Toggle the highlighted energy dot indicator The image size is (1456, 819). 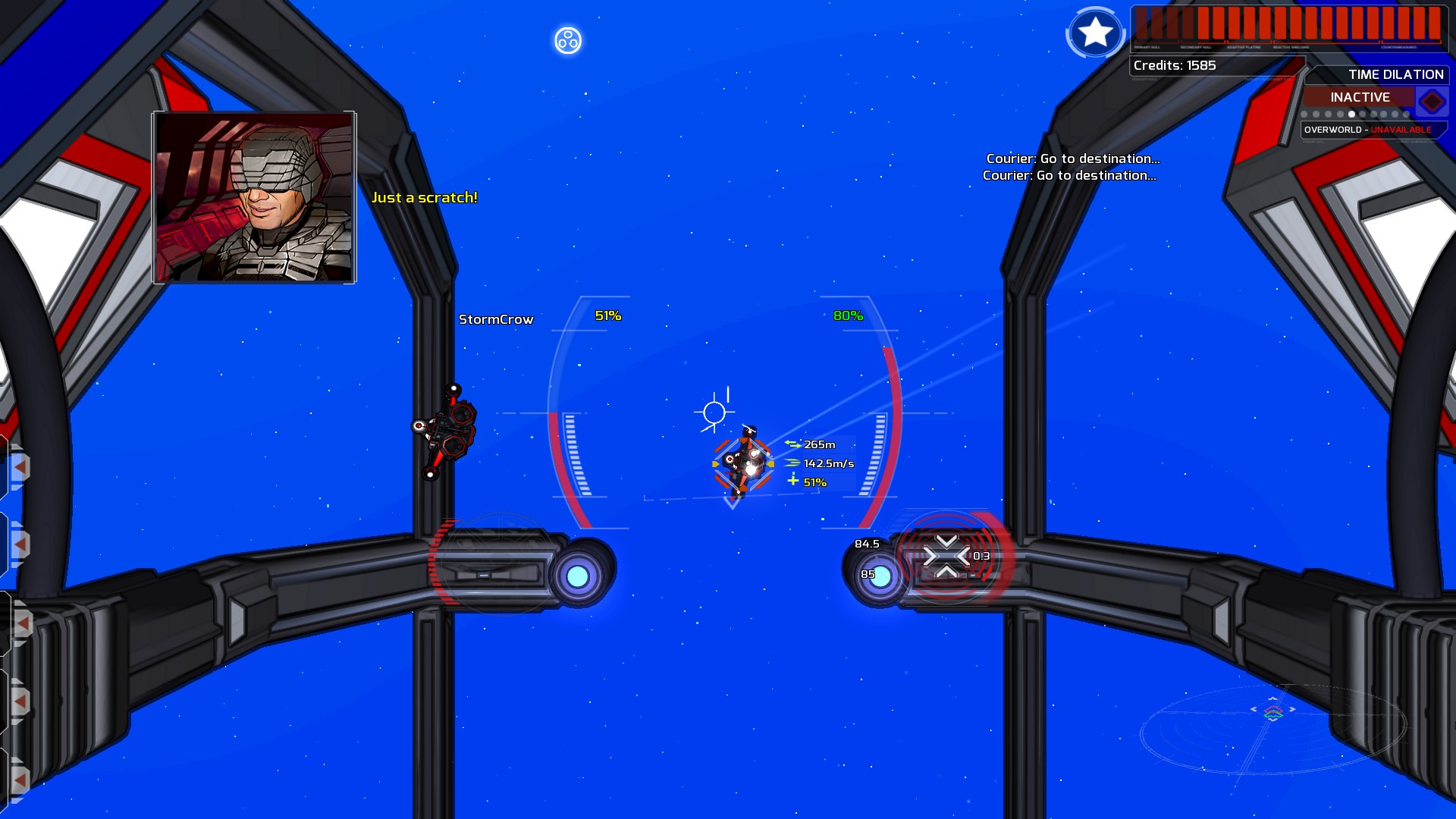click(1352, 115)
